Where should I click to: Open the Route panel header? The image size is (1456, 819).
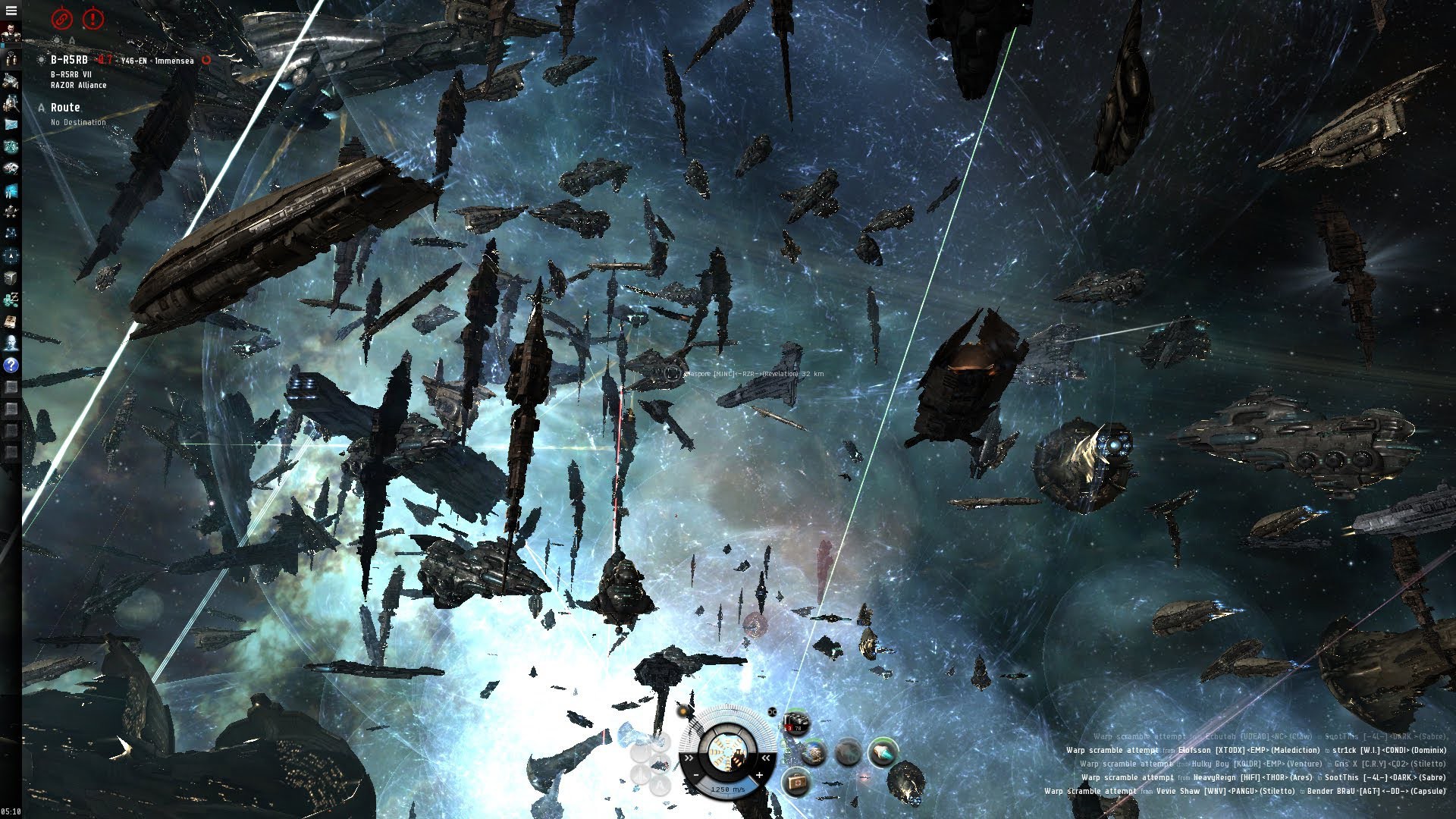65,108
